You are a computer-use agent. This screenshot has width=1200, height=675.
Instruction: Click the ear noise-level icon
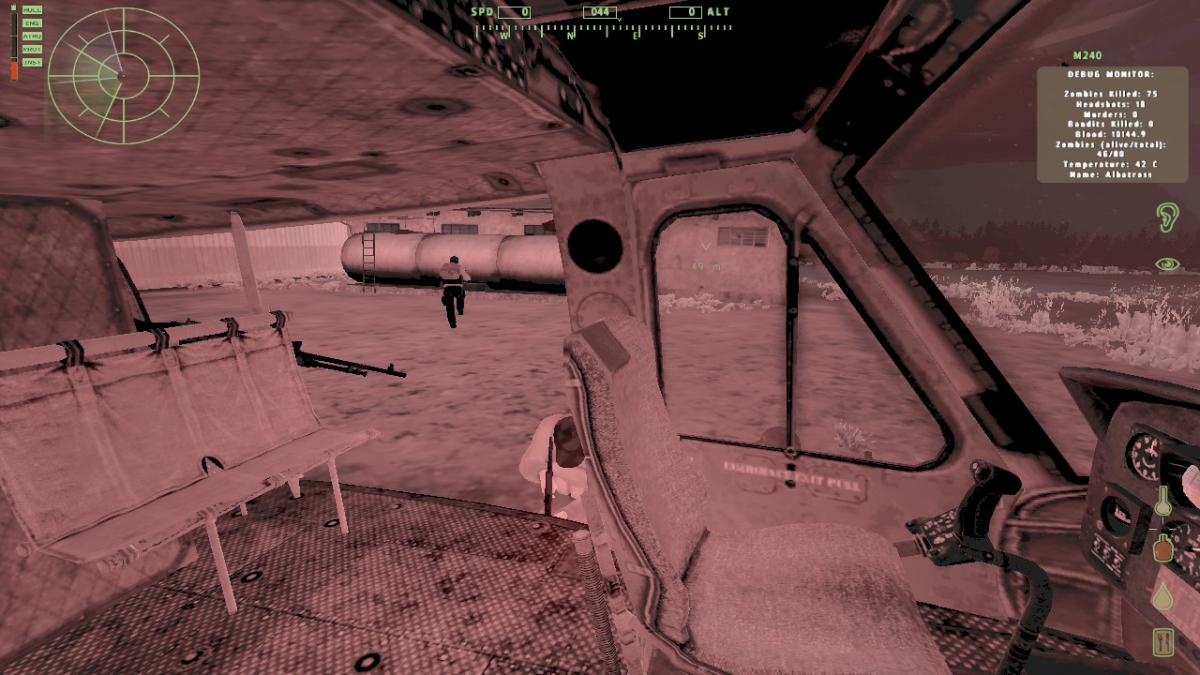(1166, 217)
